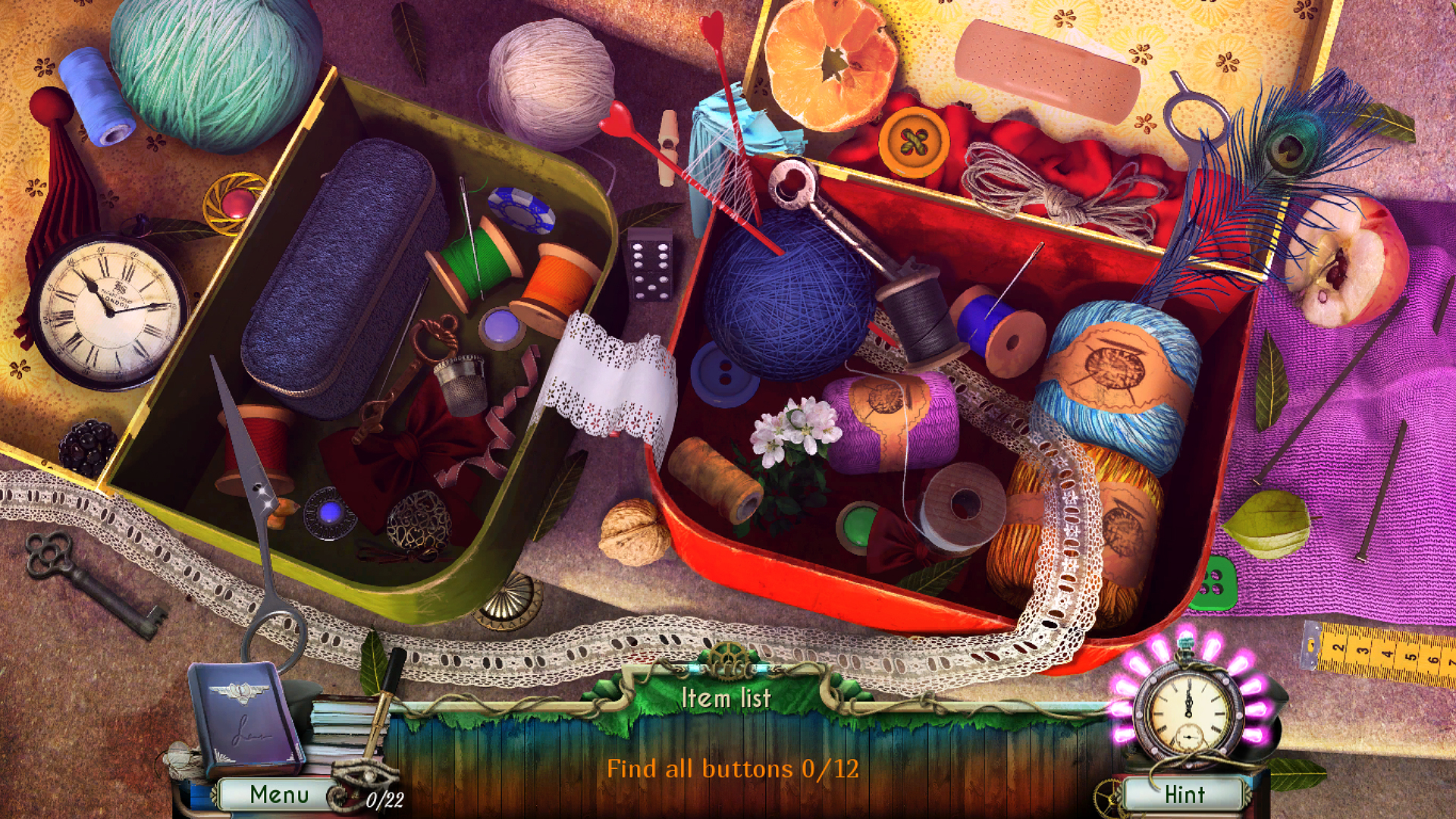Image resolution: width=1456 pixels, height=819 pixels.
Task: Select the peacock feather on the right
Action: coord(1289,152)
